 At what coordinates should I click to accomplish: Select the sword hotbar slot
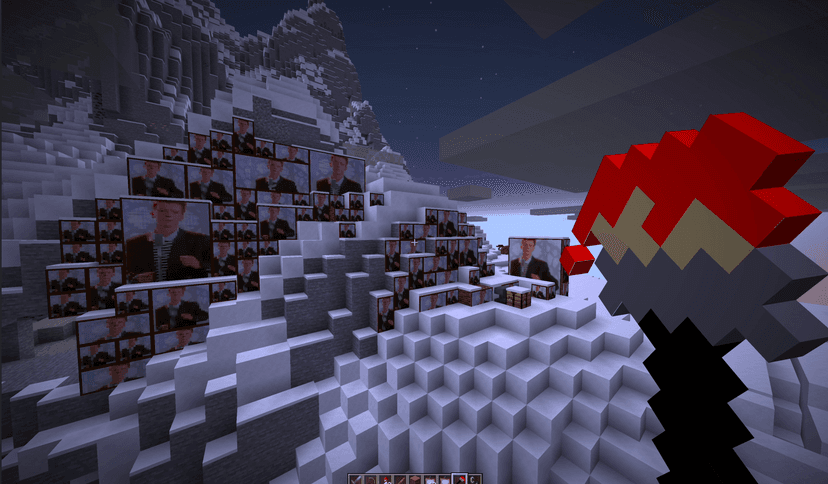click(355, 479)
